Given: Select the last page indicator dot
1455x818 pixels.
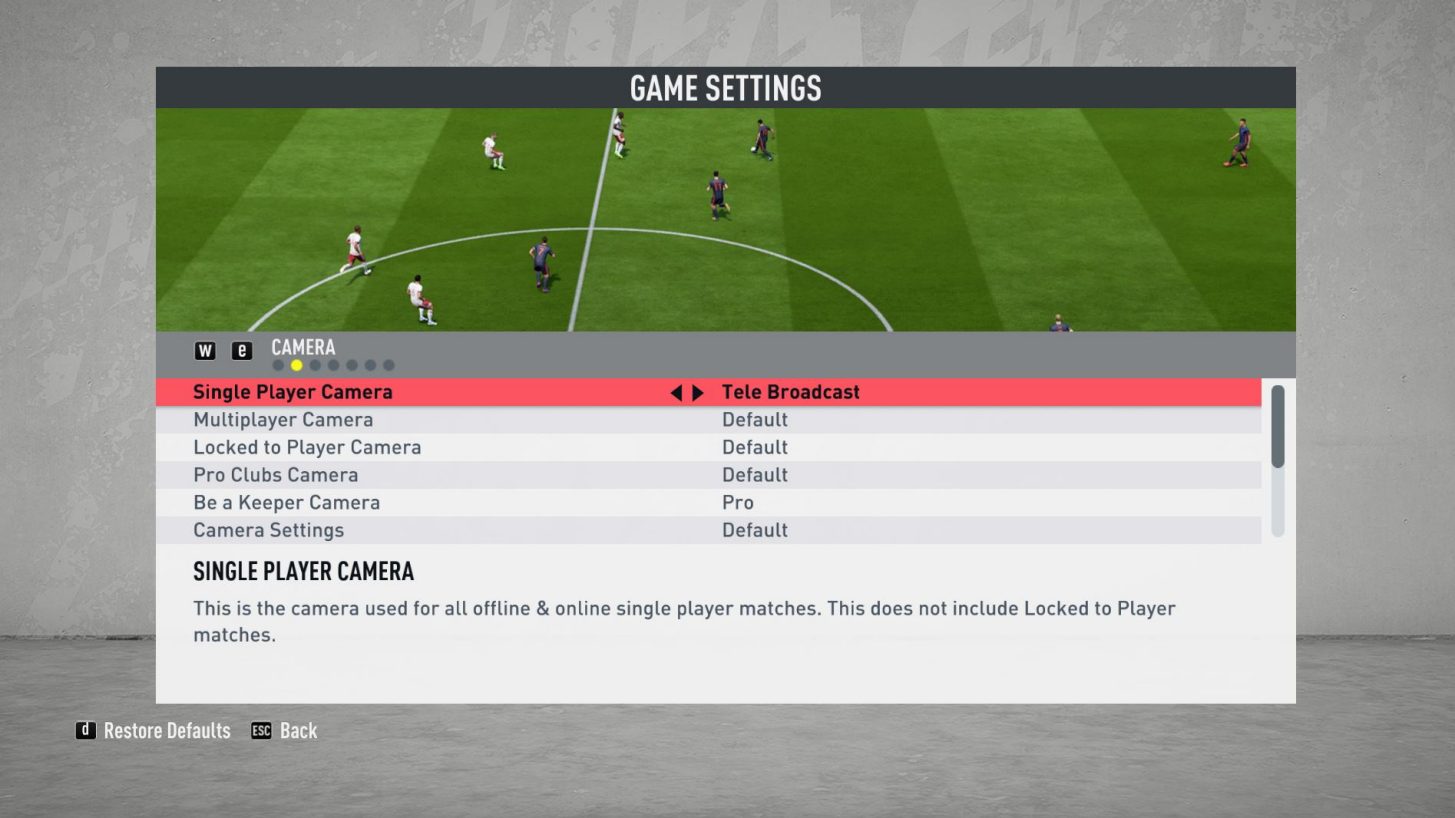Looking at the screenshot, I should tap(389, 364).
